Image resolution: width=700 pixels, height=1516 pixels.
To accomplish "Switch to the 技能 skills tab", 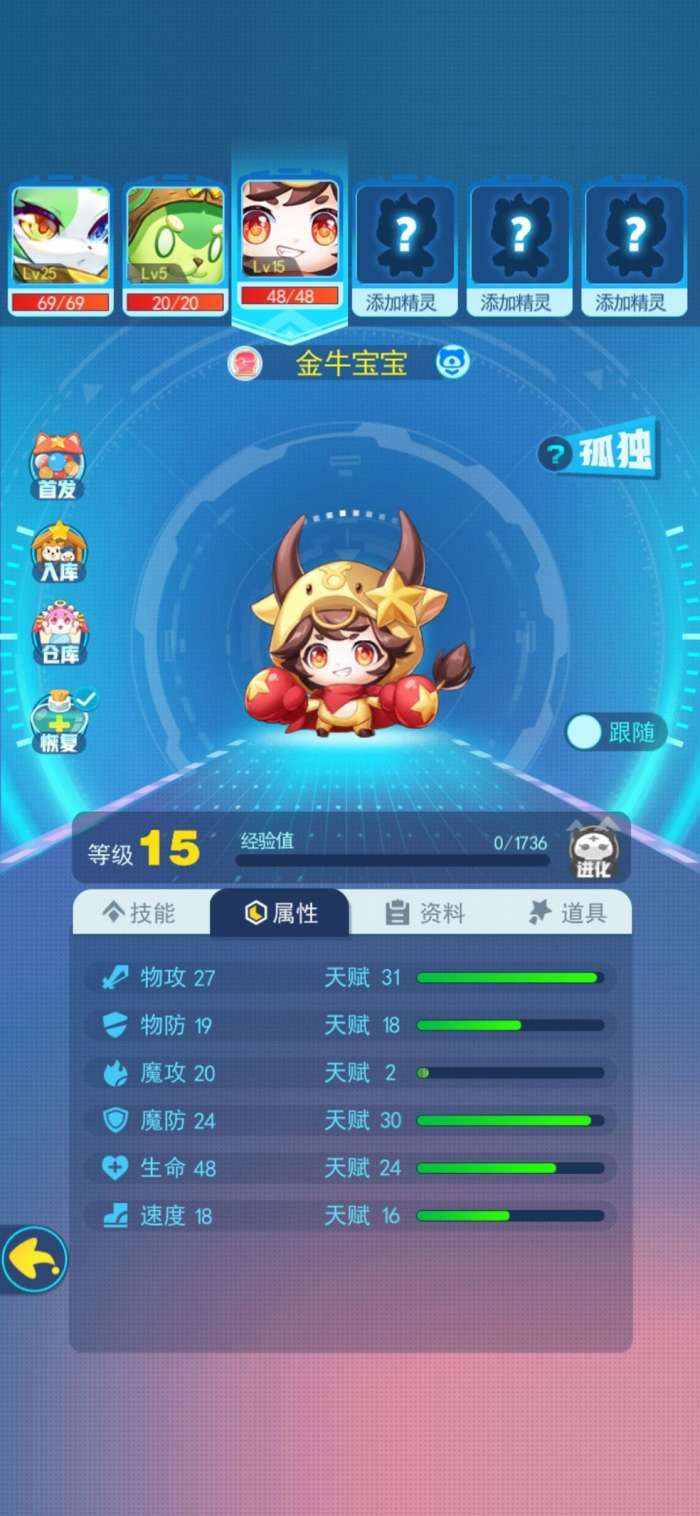I will pyautogui.click(x=140, y=912).
